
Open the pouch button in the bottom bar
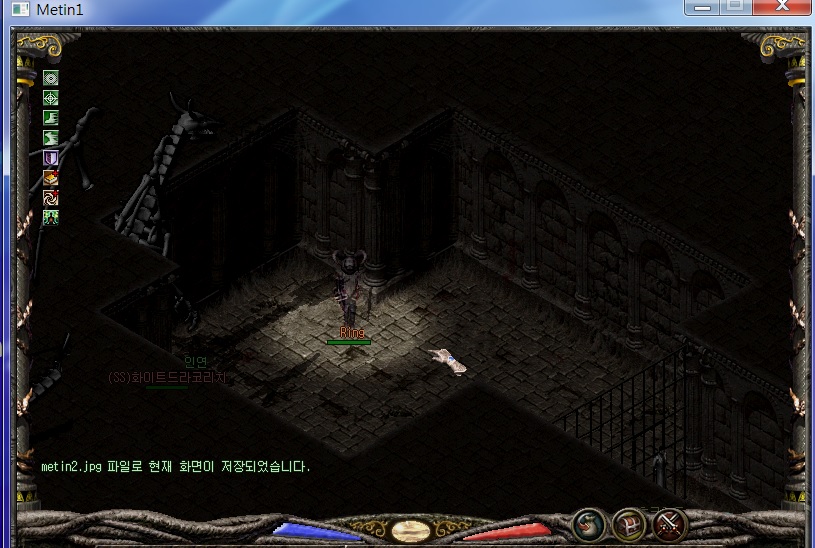pos(588,524)
